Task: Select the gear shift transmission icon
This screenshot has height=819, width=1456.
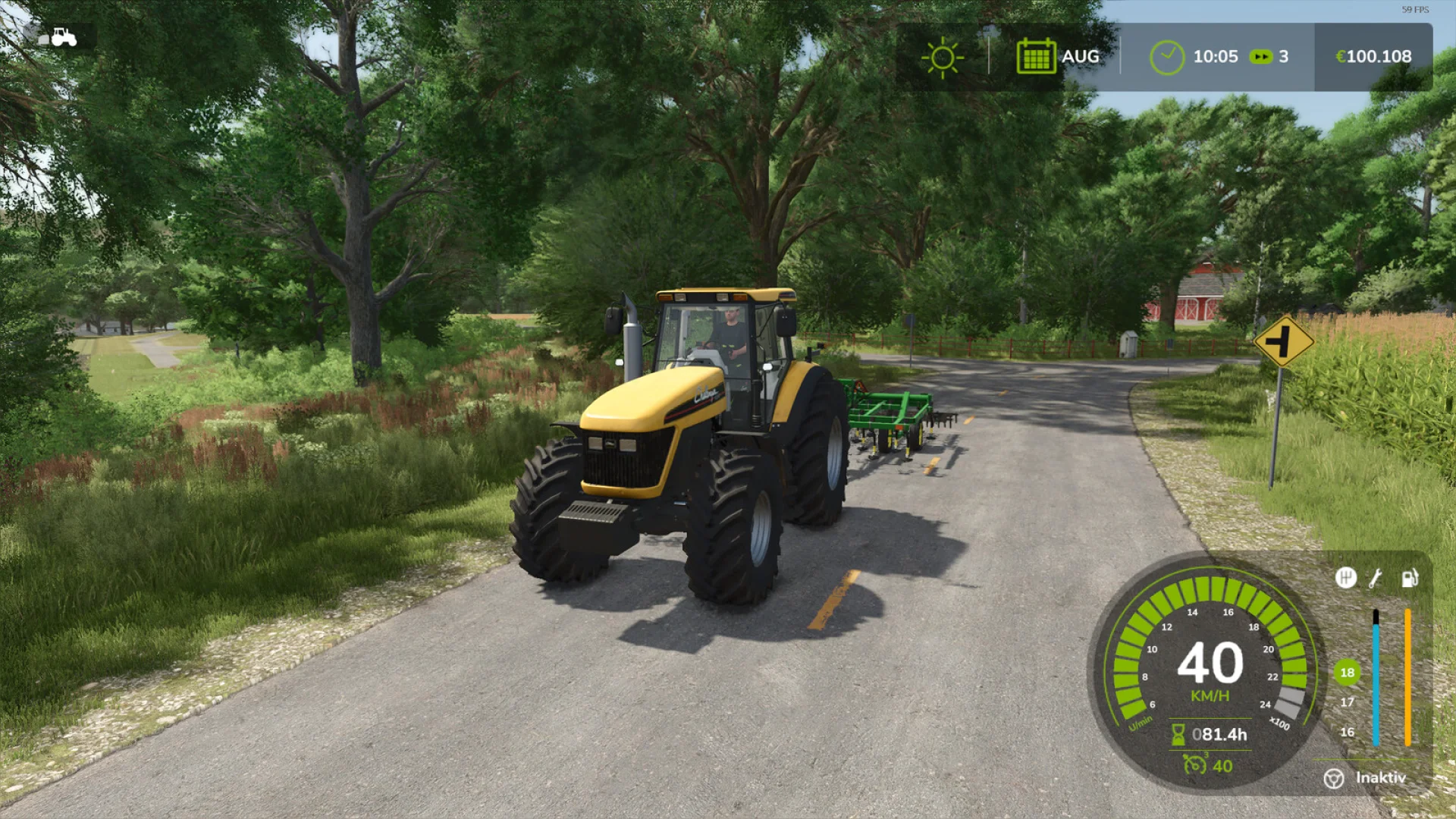Action: pos(1347,578)
